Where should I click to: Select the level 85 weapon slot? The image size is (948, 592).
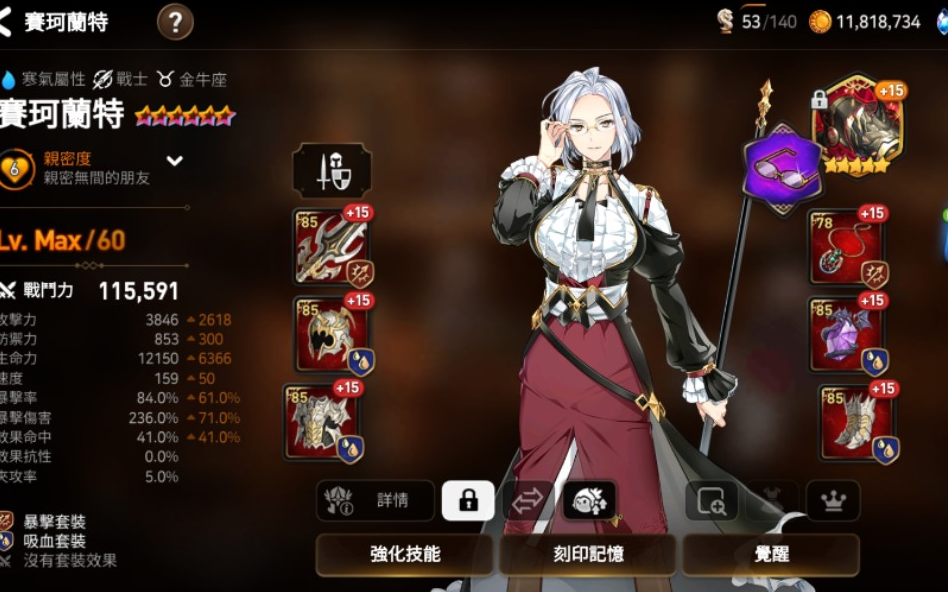(x=331, y=246)
